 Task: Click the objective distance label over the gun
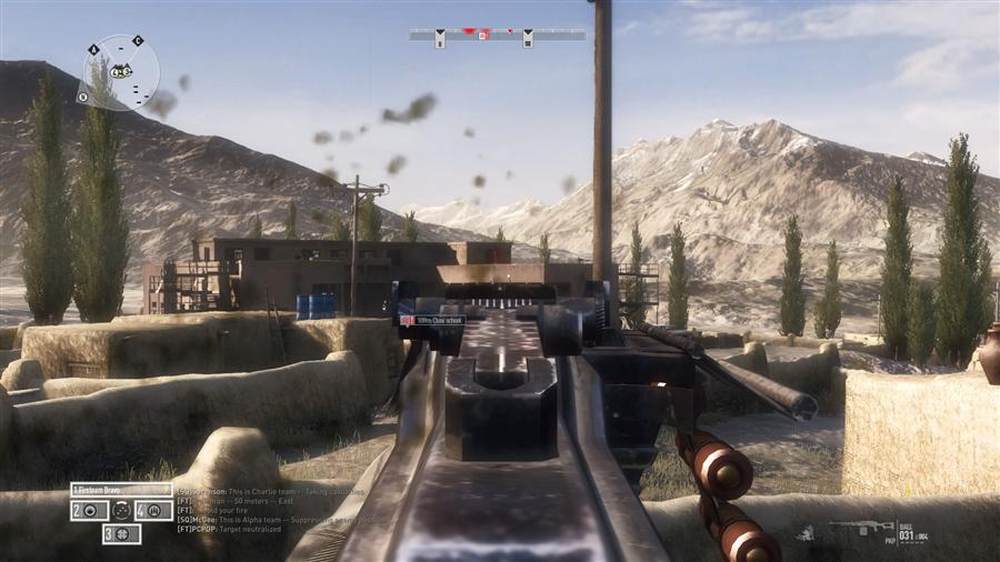click(x=433, y=320)
